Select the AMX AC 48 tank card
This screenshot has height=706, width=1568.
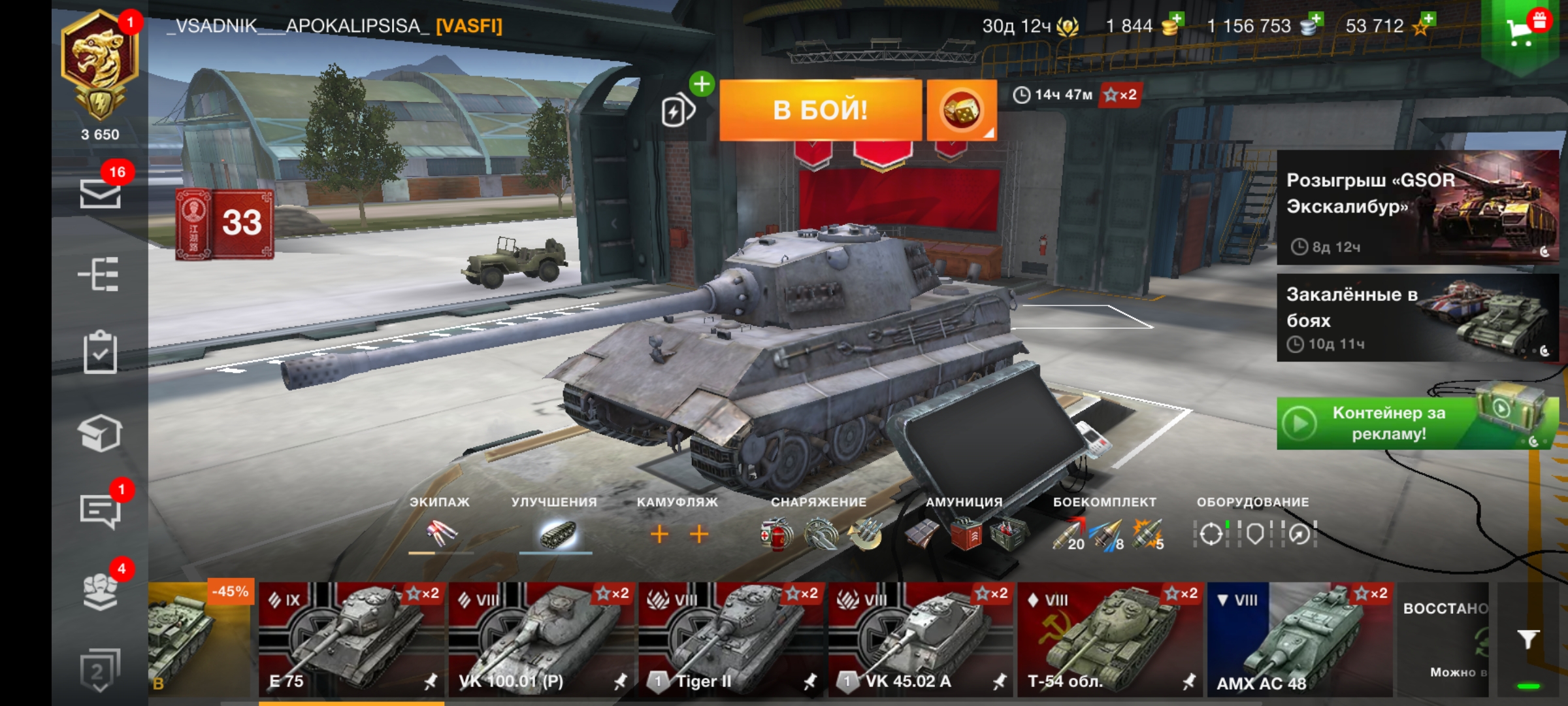click(1299, 639)
